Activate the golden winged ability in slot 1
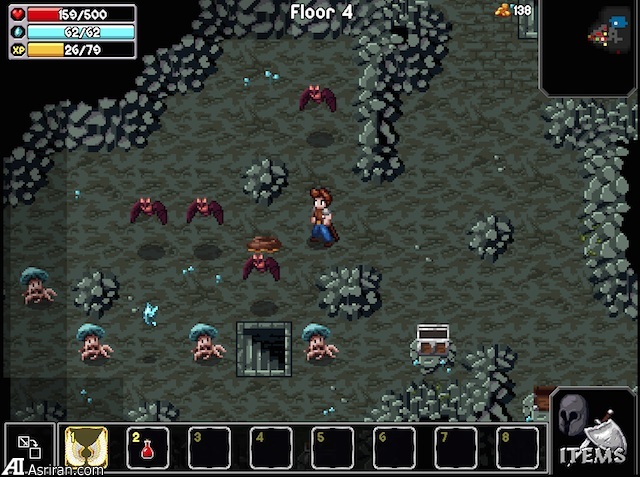Screen dimensions: 640x477 [86, 449]
